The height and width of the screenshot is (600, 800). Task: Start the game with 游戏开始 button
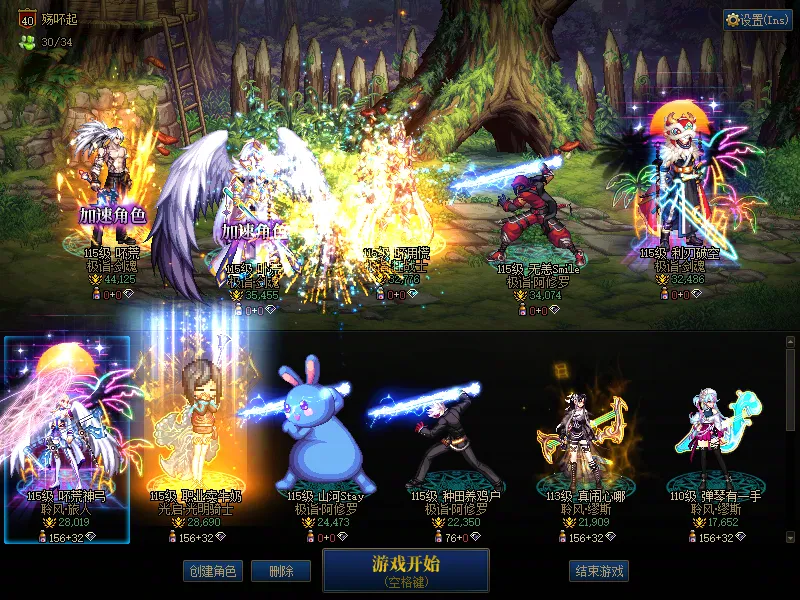(405, 570)
